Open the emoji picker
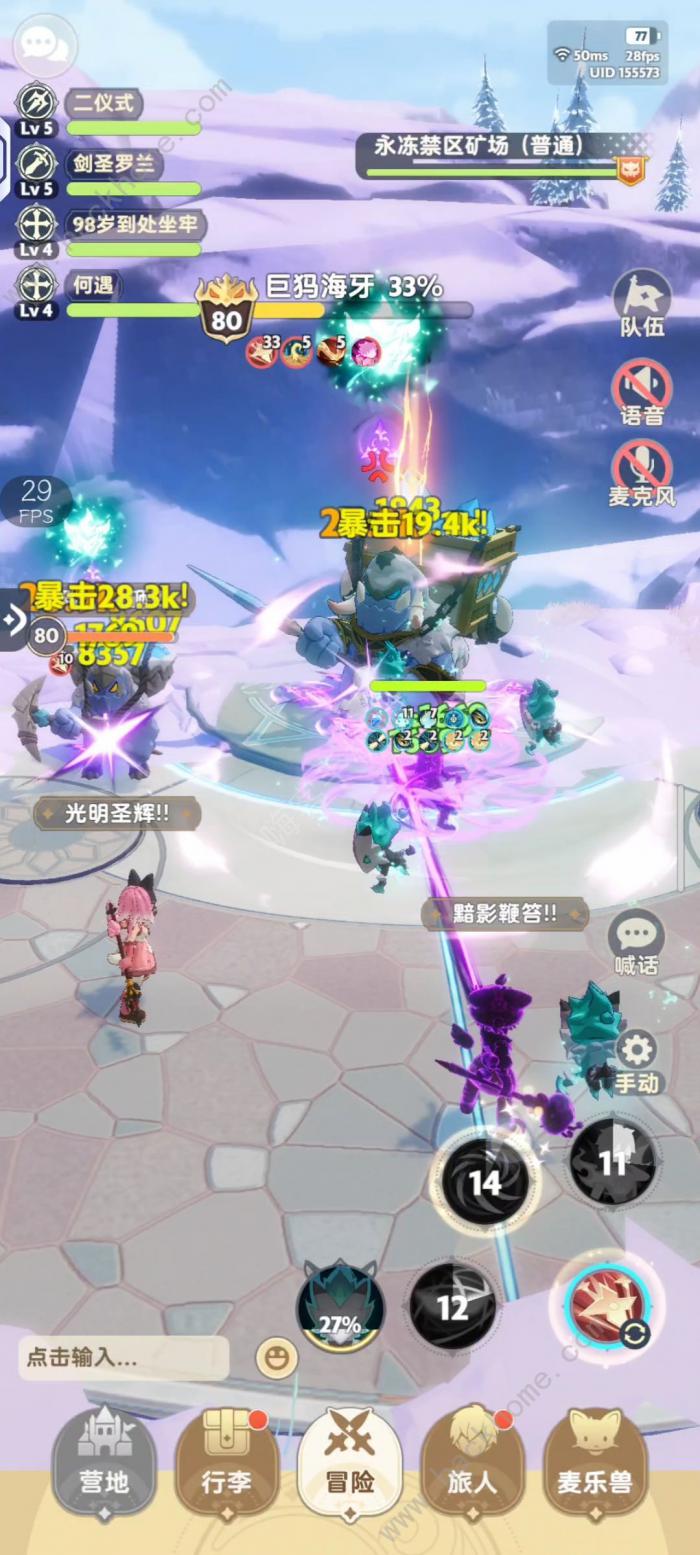 coord(276,1358)
